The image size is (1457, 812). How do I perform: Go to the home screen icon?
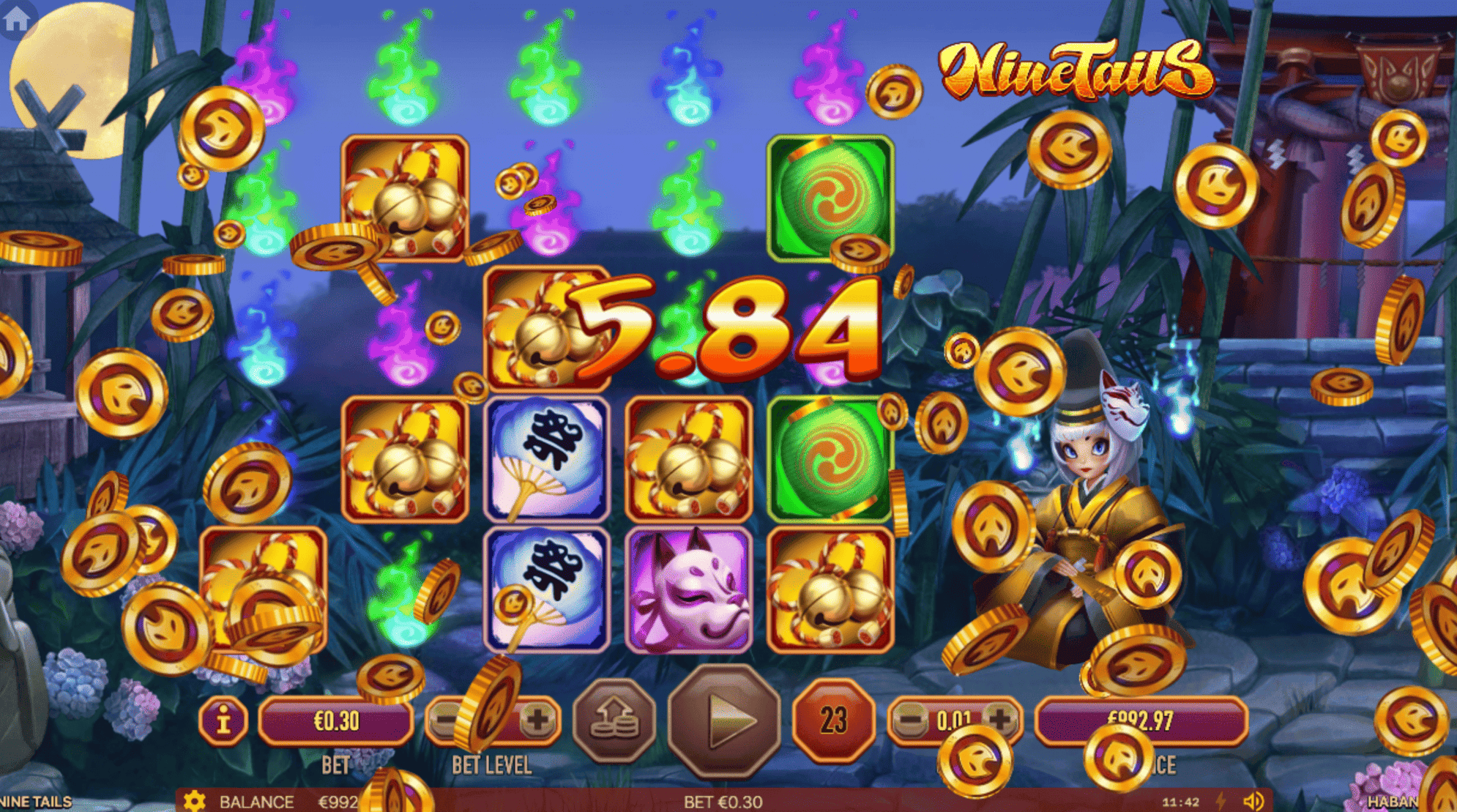tap(16, 18)
